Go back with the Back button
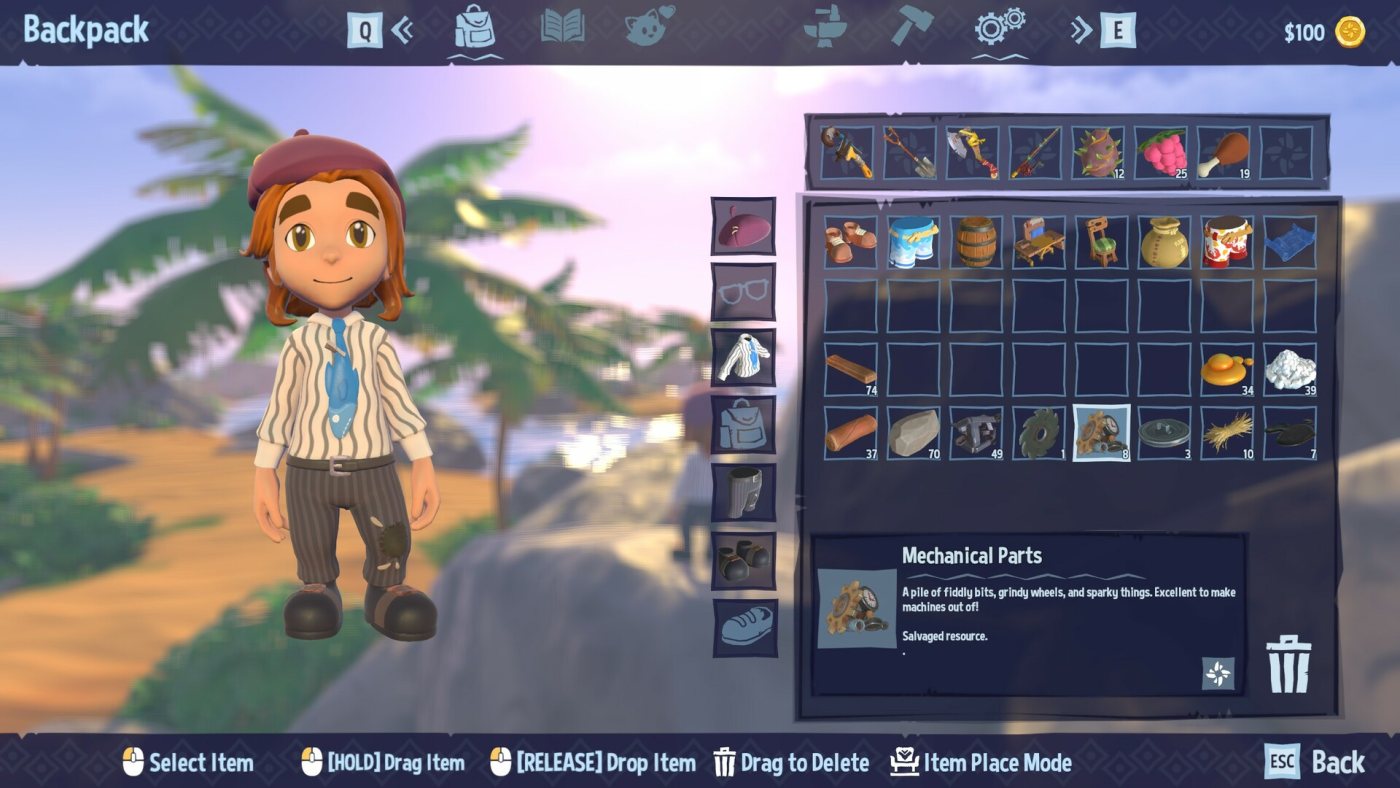Viewport: 1400px width, 788px height. (1315, 762)
